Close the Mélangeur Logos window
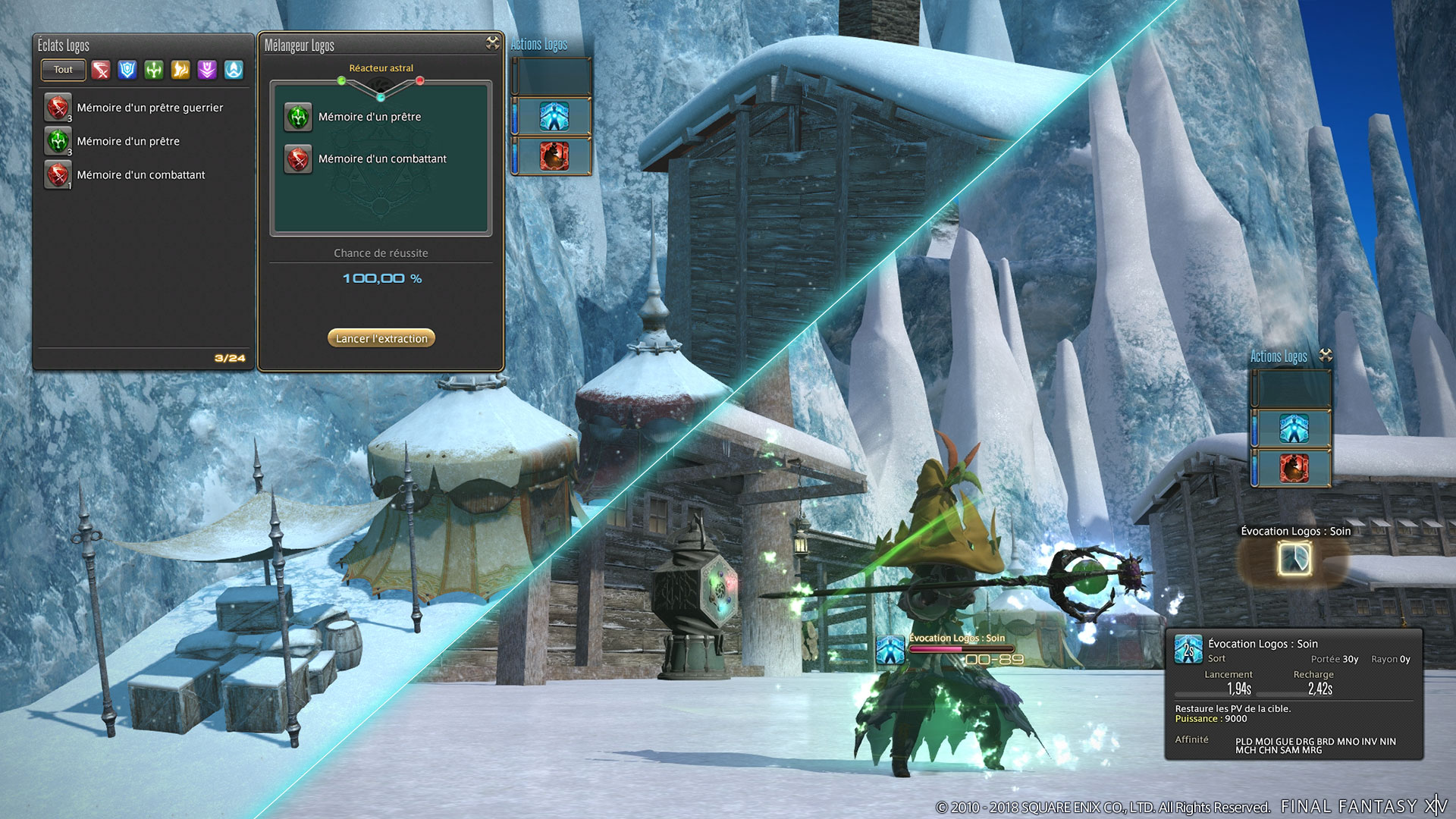The width and height of the screenshot is (1456, 819). tap(493, 43)
